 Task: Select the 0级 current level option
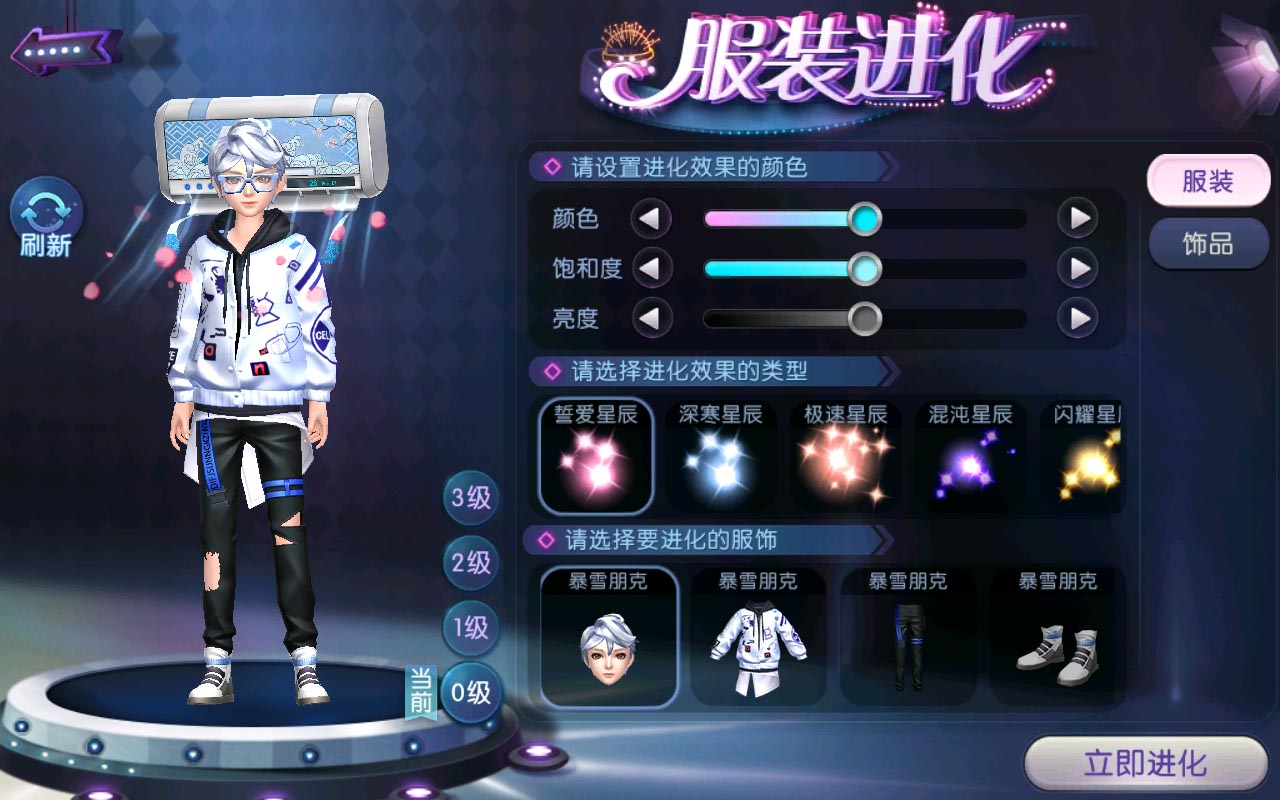470,693
